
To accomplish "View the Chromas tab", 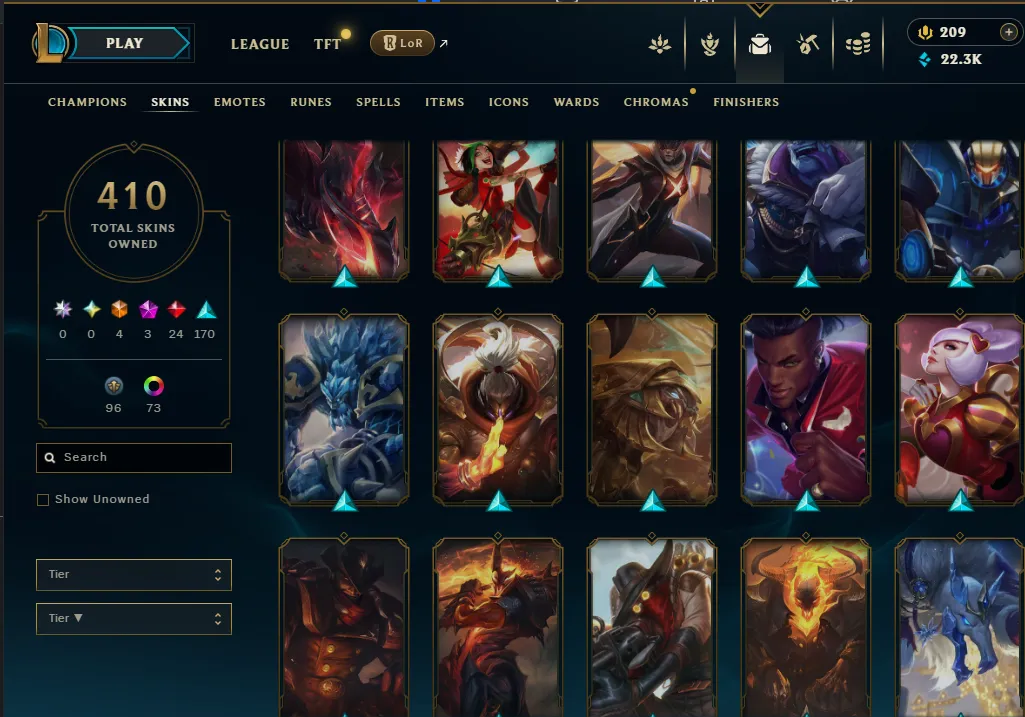I will [656, 102].
